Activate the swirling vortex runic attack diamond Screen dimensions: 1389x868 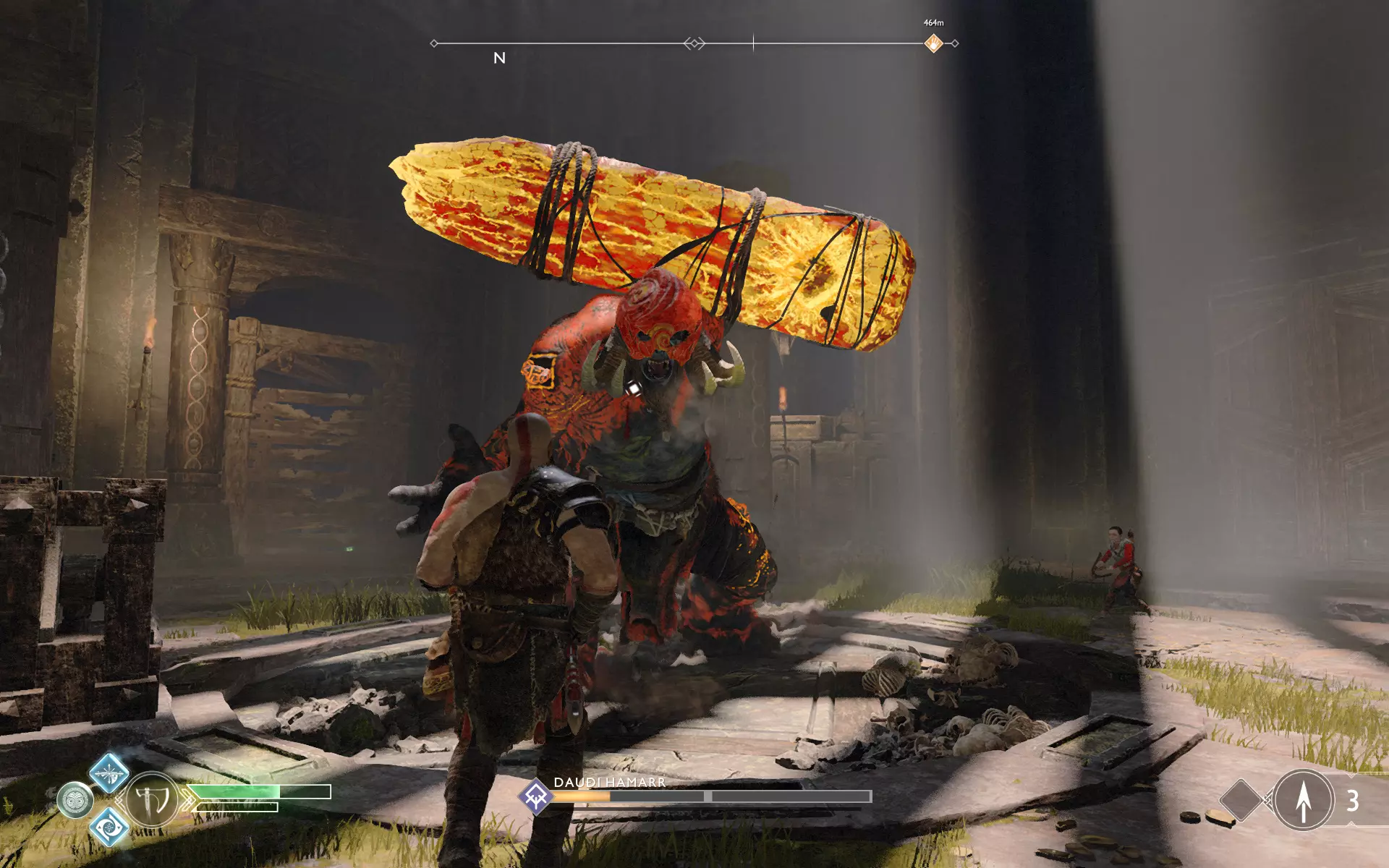pos(109,826)
